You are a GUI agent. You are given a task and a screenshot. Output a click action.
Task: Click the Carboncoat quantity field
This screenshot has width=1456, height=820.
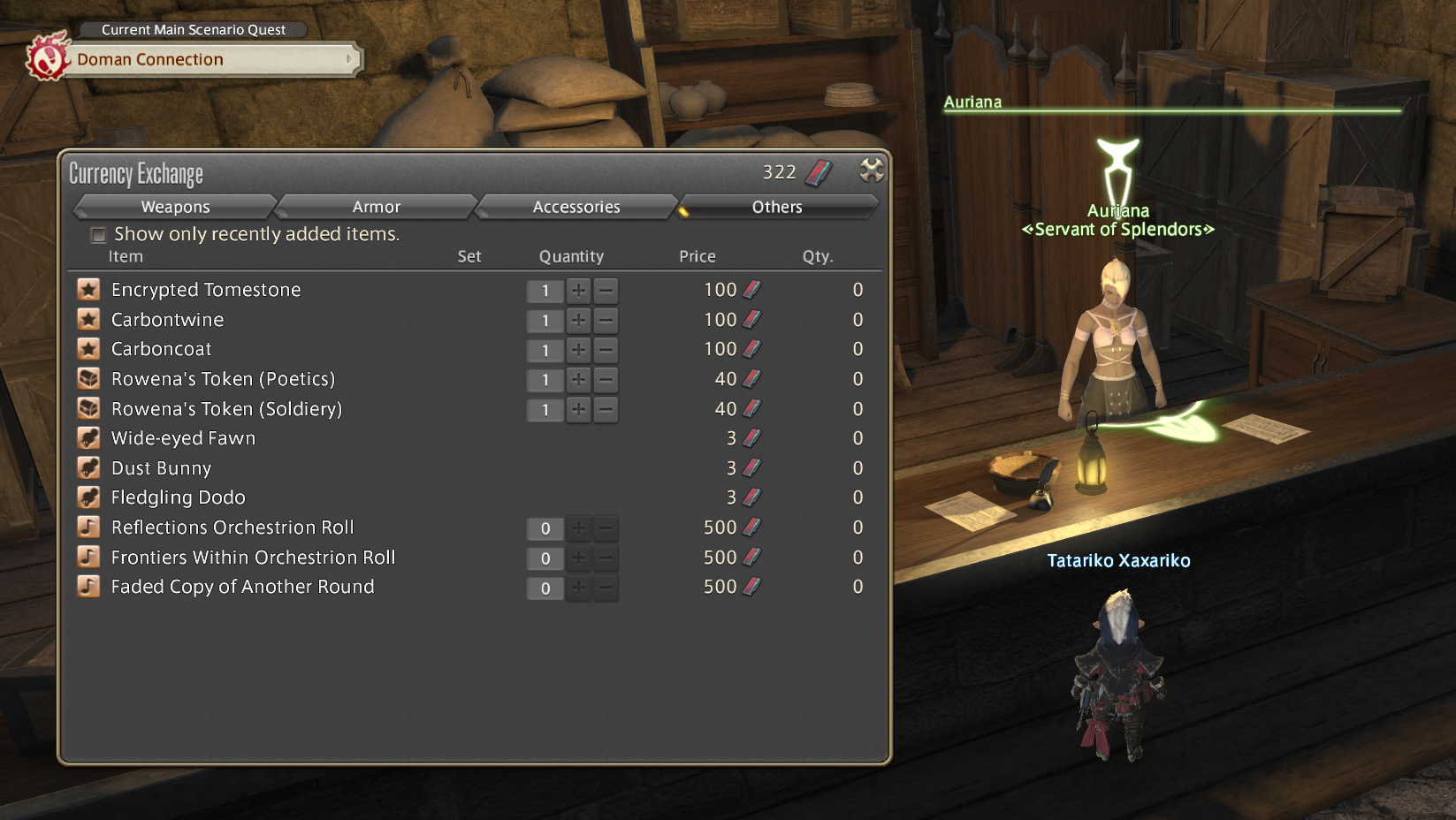coord(545,351)
